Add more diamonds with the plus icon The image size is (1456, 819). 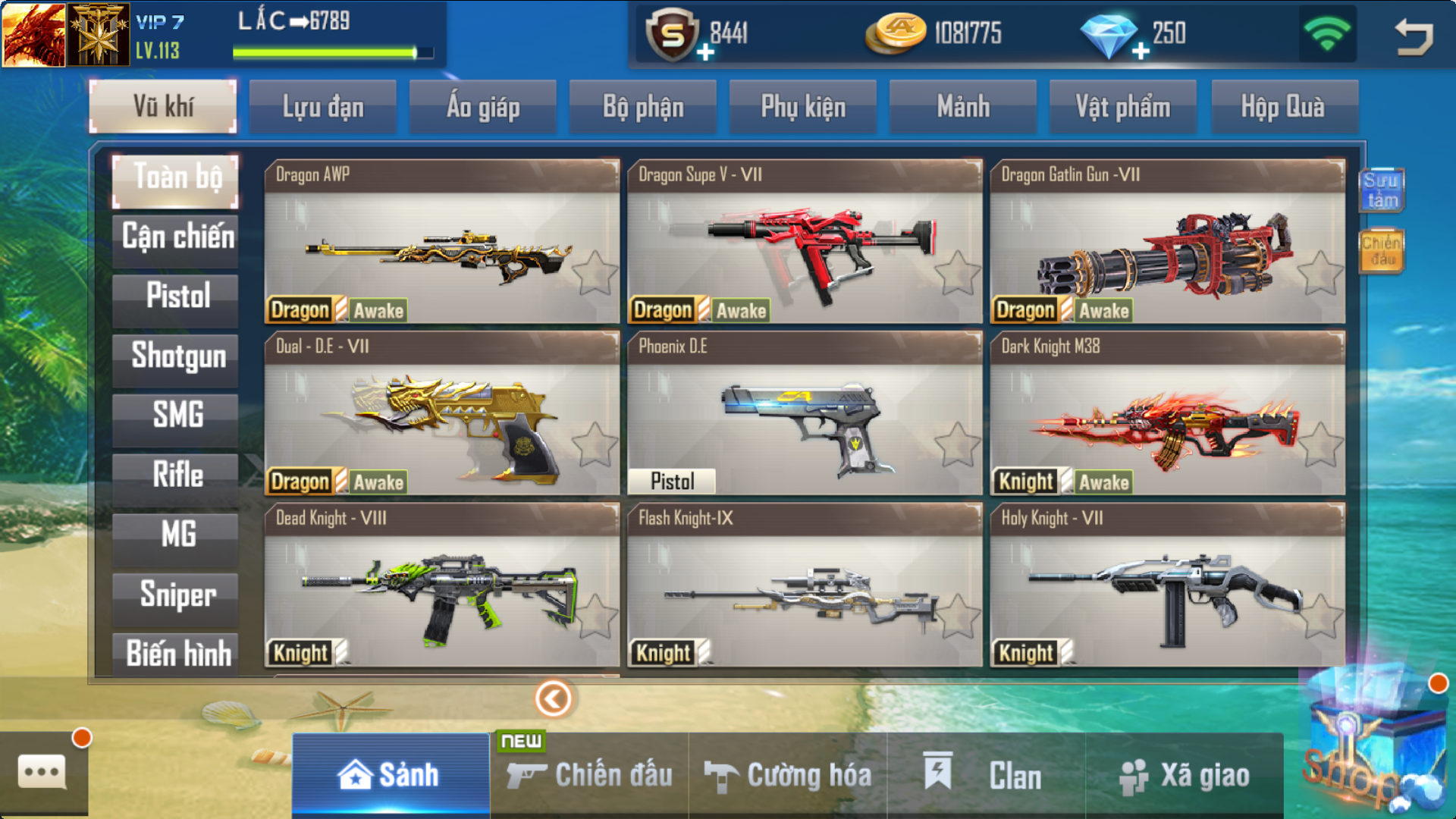coord(1140,52)
